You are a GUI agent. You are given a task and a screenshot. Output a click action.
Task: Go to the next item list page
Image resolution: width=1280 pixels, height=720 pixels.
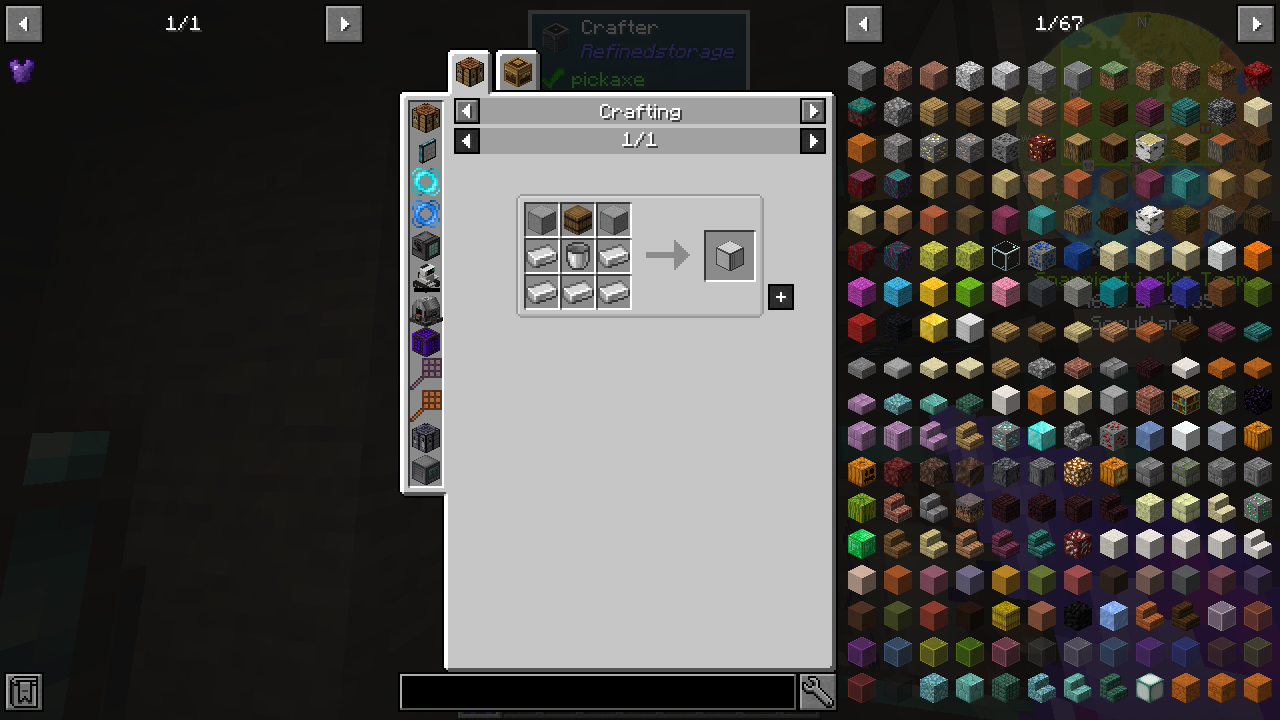click(x=1257, y=23)
